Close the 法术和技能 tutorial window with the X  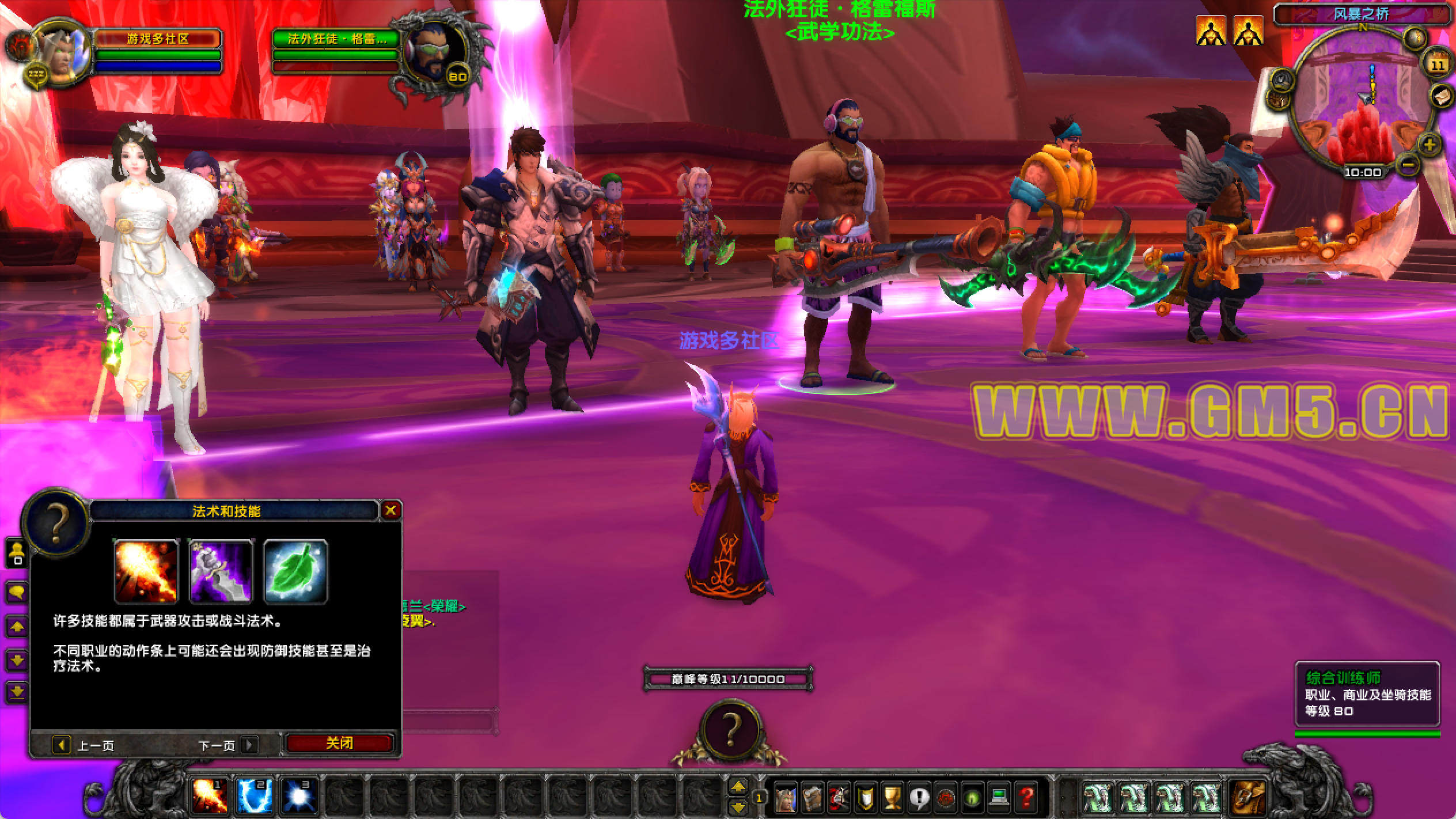click(390, 510)
